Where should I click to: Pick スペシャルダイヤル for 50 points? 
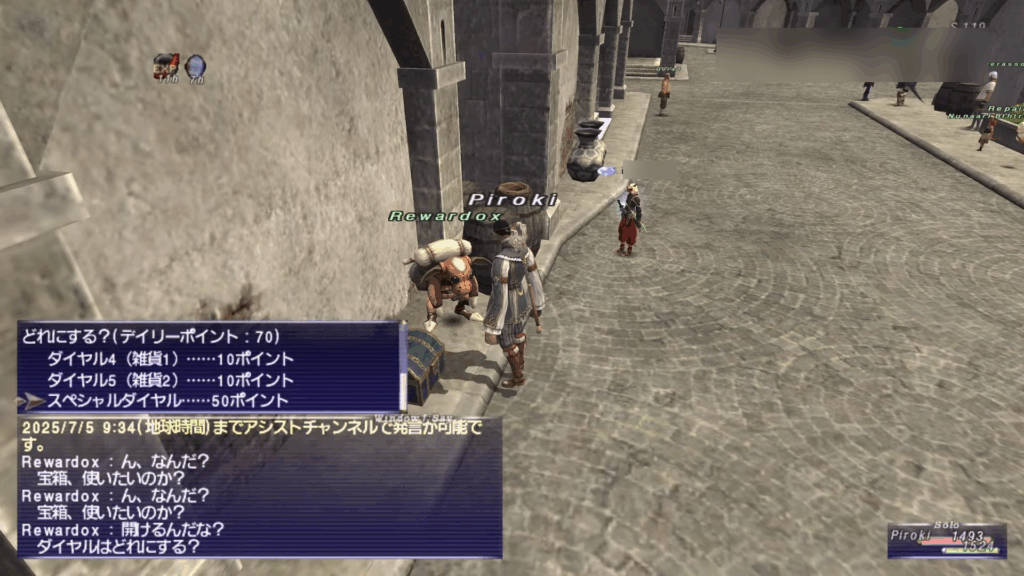click(170, 401)
